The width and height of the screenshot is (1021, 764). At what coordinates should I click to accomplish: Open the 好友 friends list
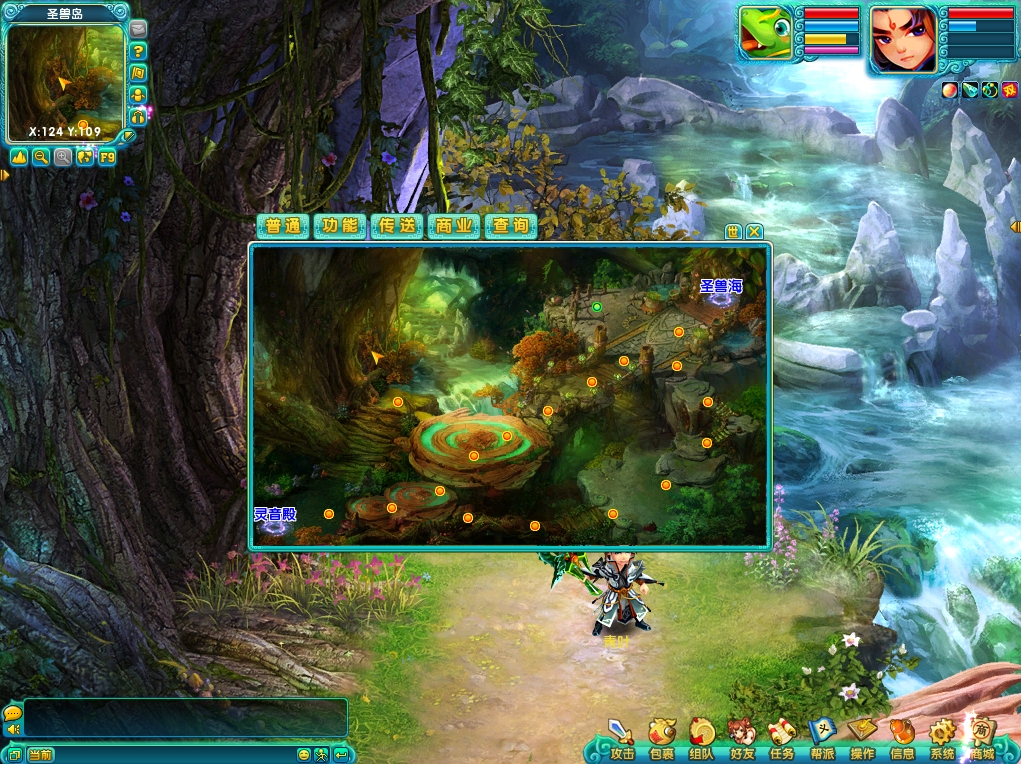(x=741, y=740)
